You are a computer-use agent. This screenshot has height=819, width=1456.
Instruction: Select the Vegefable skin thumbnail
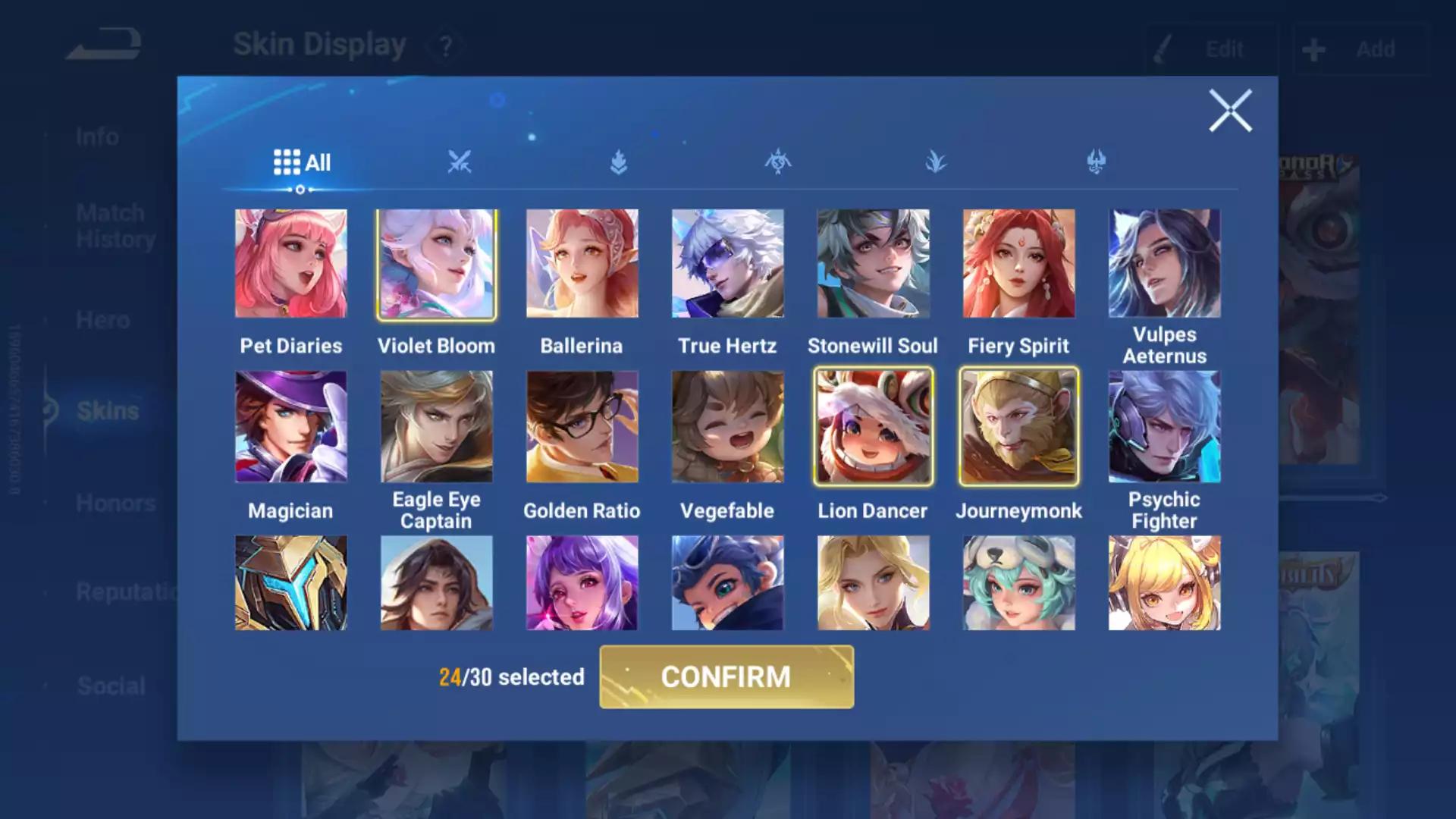727,427
